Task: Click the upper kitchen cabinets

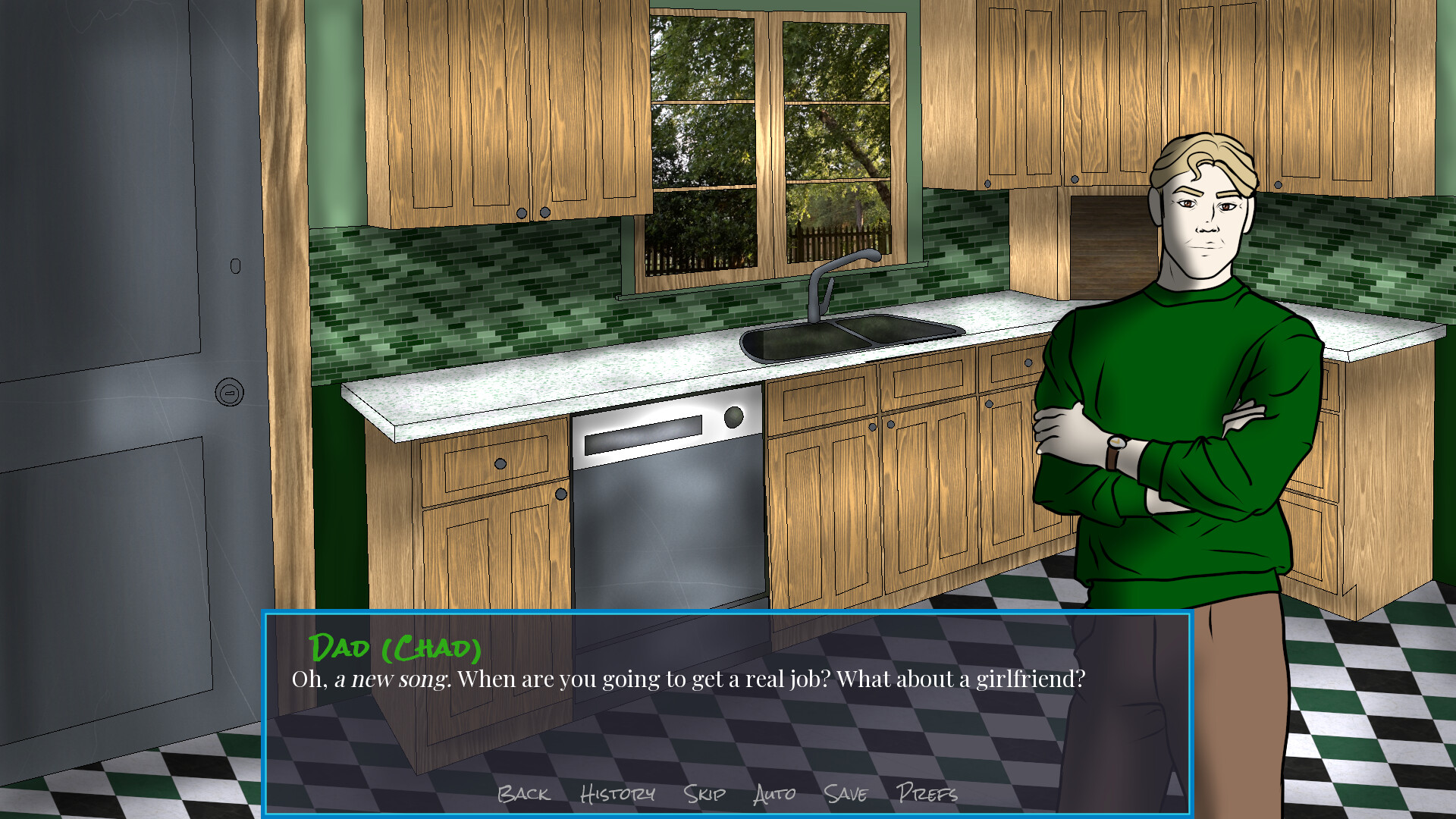Action: pos(493,114)
